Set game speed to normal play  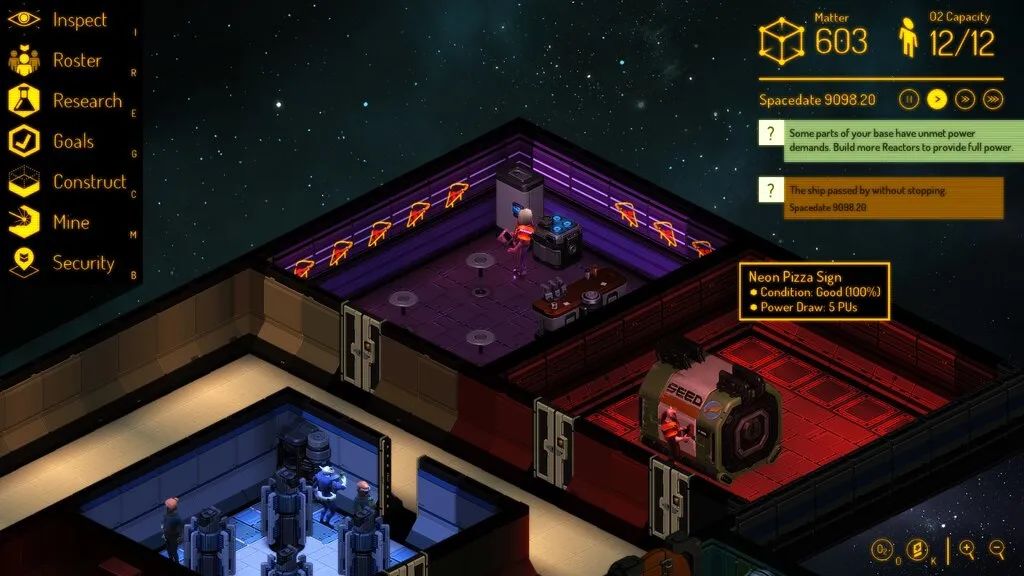coord(937,99)
